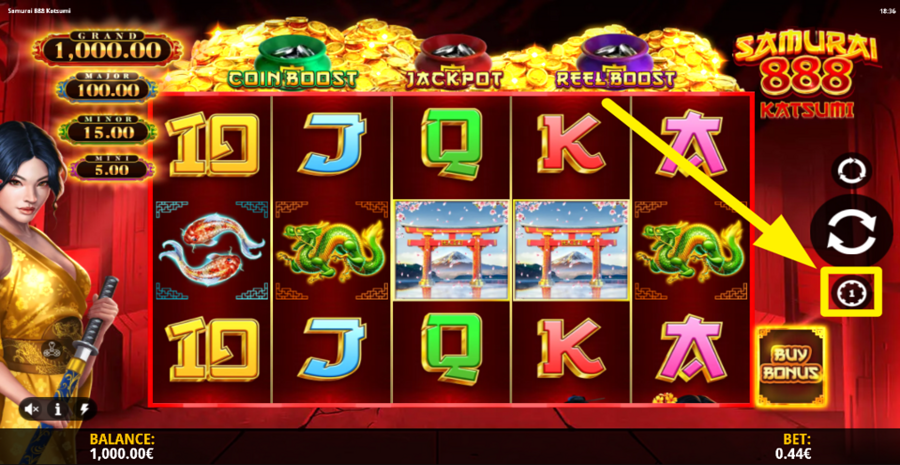
Task: Open the game info paytable icon
Action: tap(59, 409)
